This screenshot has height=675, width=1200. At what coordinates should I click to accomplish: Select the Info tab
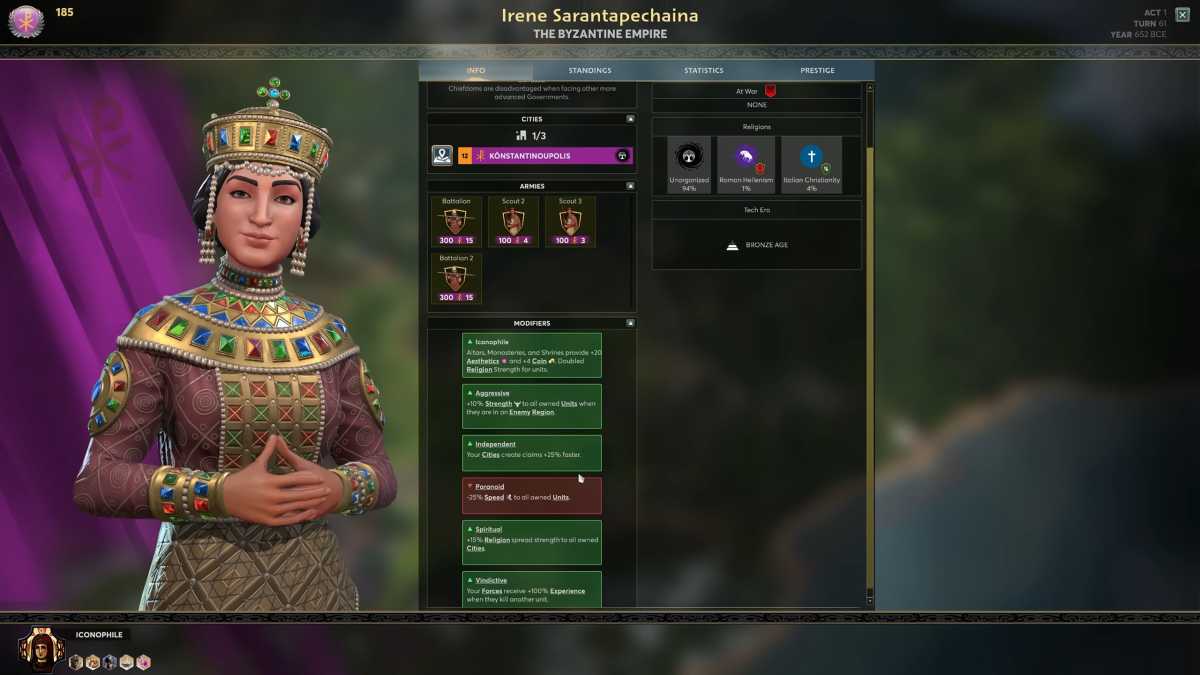coord(476,71)
